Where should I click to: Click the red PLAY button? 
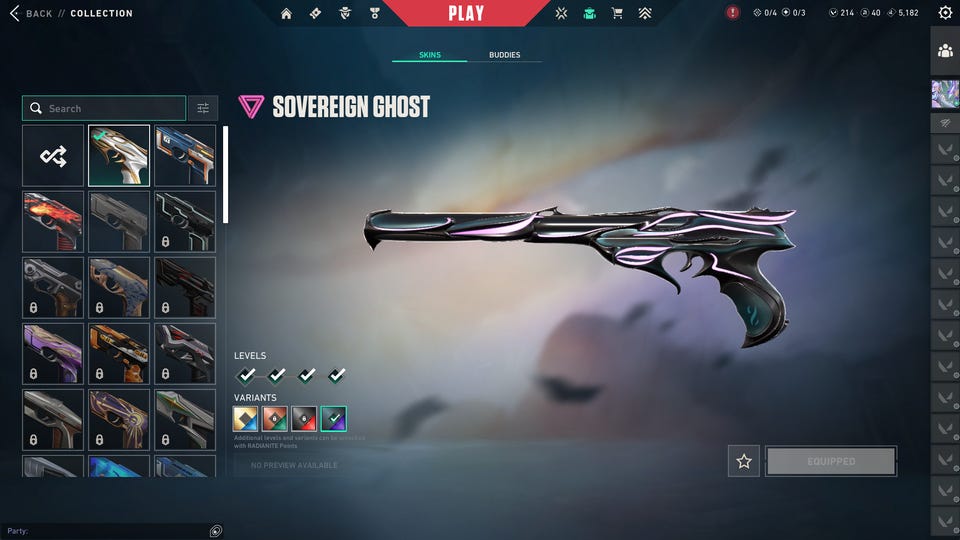coord(466,13)
